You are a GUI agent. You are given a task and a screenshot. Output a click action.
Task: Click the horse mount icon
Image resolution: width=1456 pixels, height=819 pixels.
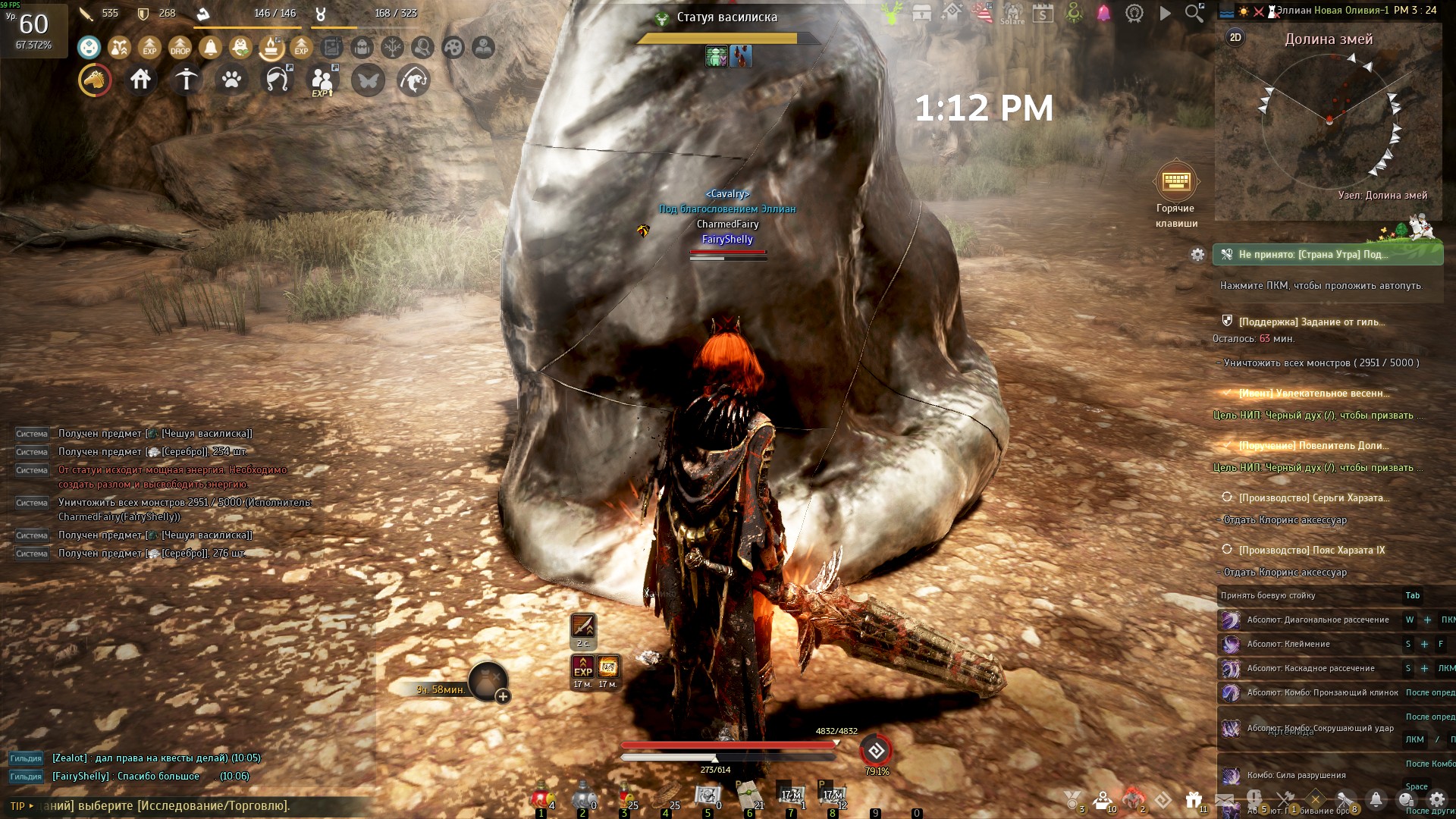click(95, 80)
